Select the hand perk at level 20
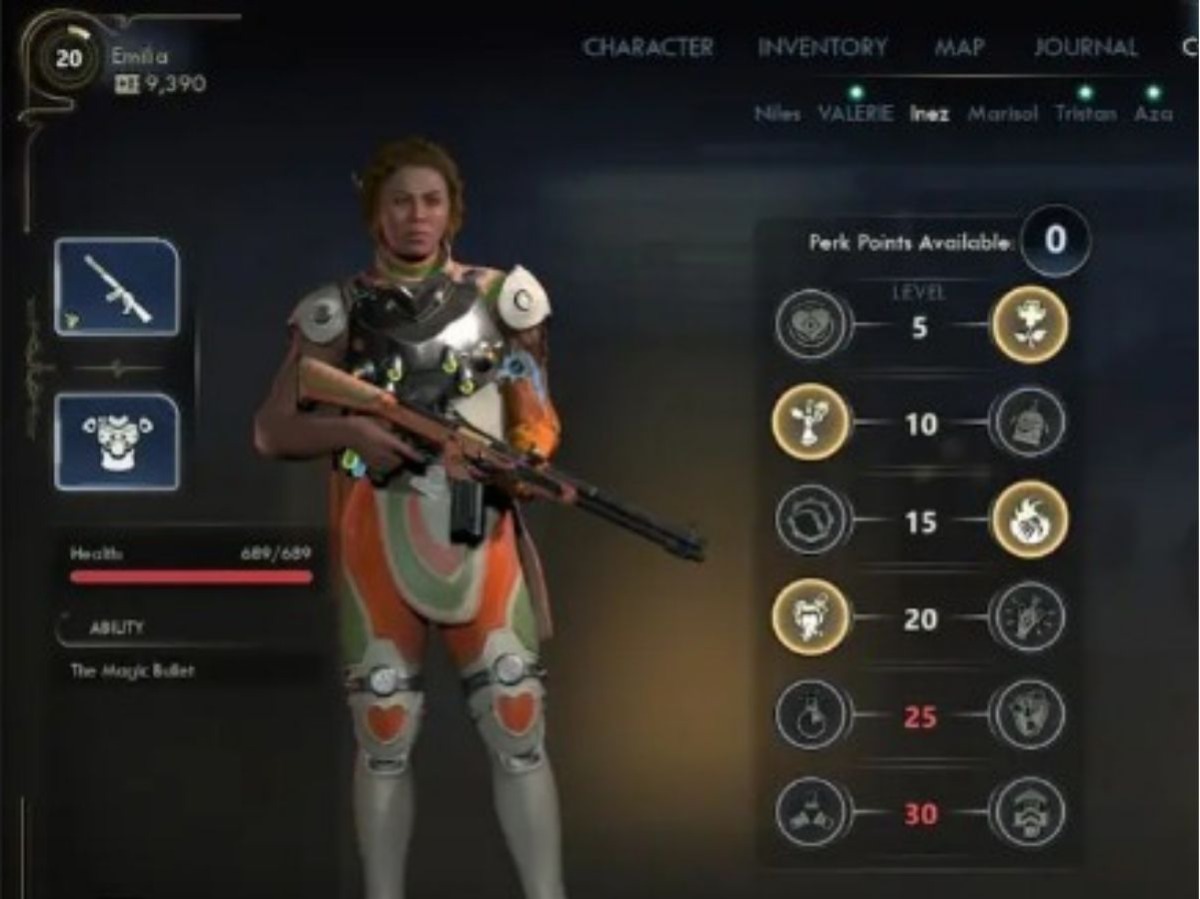 point(1029,617)
